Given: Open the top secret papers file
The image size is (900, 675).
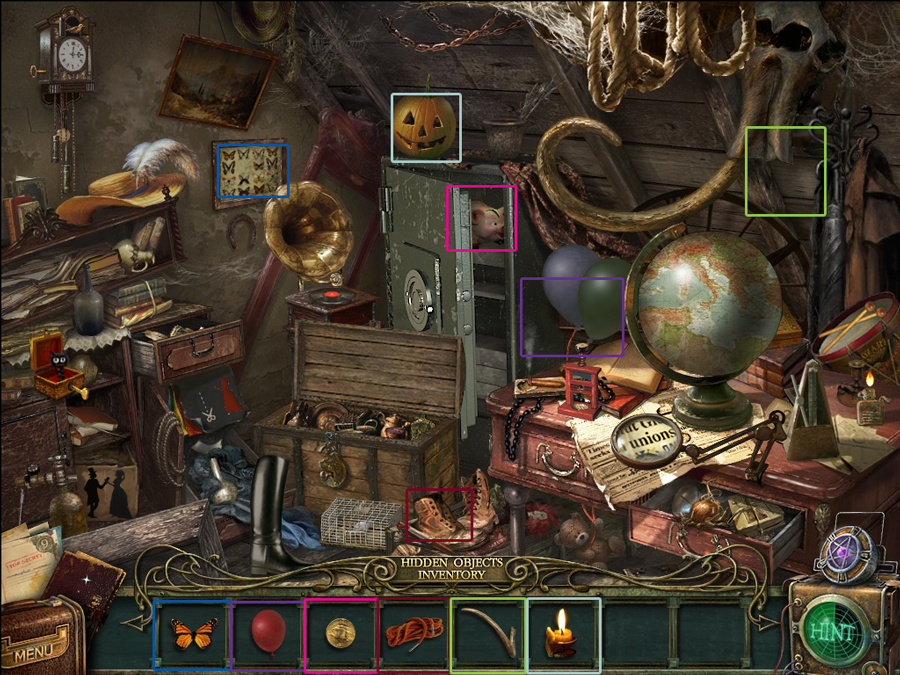Looking at the screenshot, I should [28, 563].
